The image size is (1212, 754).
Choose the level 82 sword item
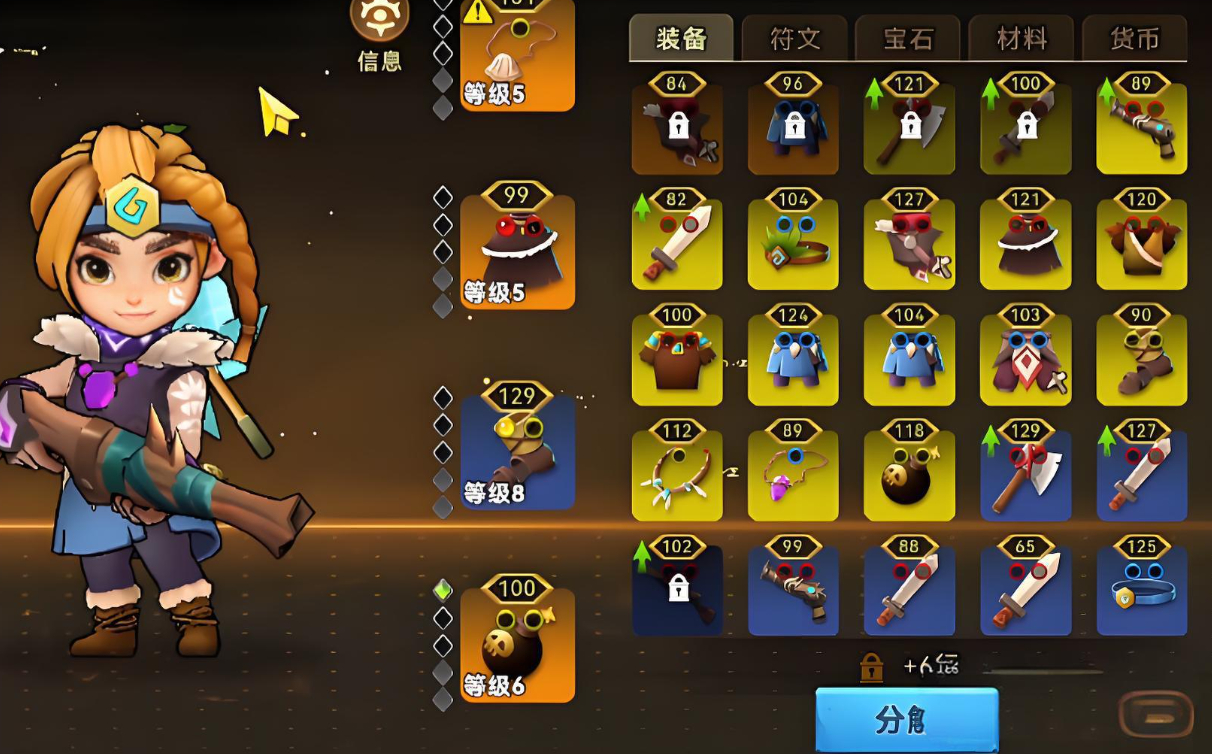click(677, 245)
